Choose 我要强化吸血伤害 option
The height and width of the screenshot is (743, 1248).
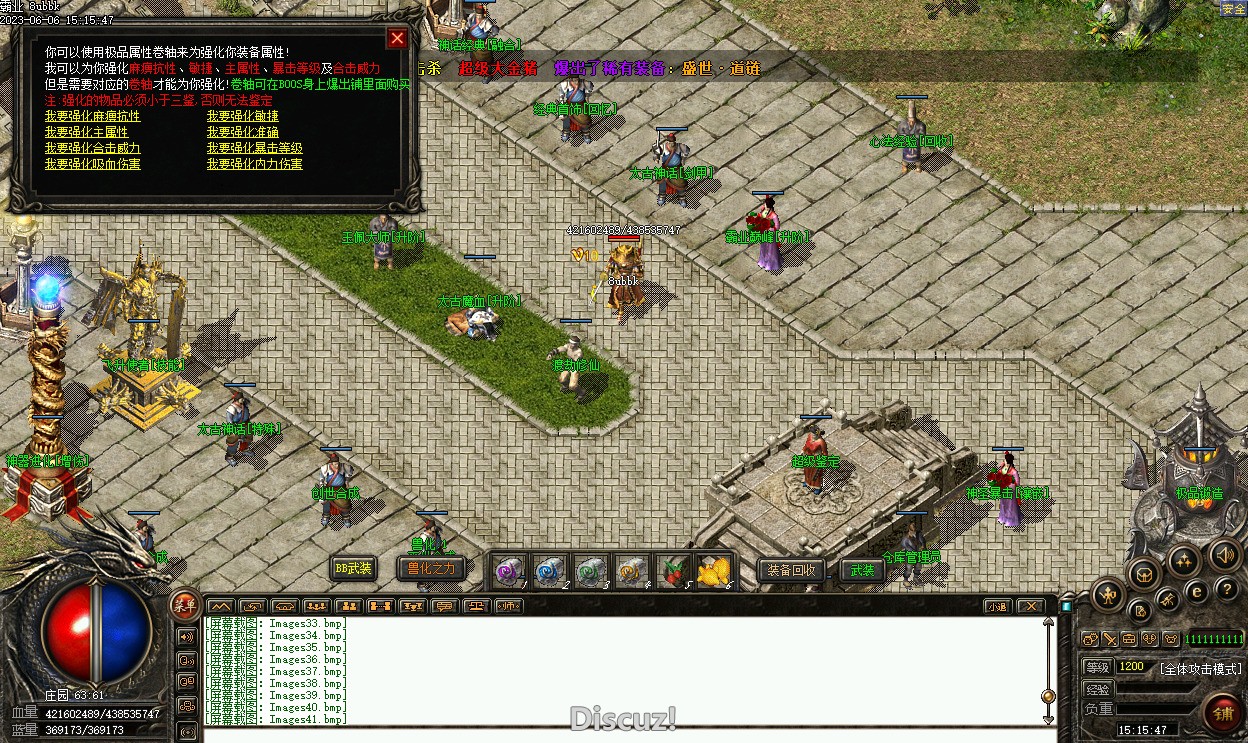pyautogui.click(x=92, y=164)
